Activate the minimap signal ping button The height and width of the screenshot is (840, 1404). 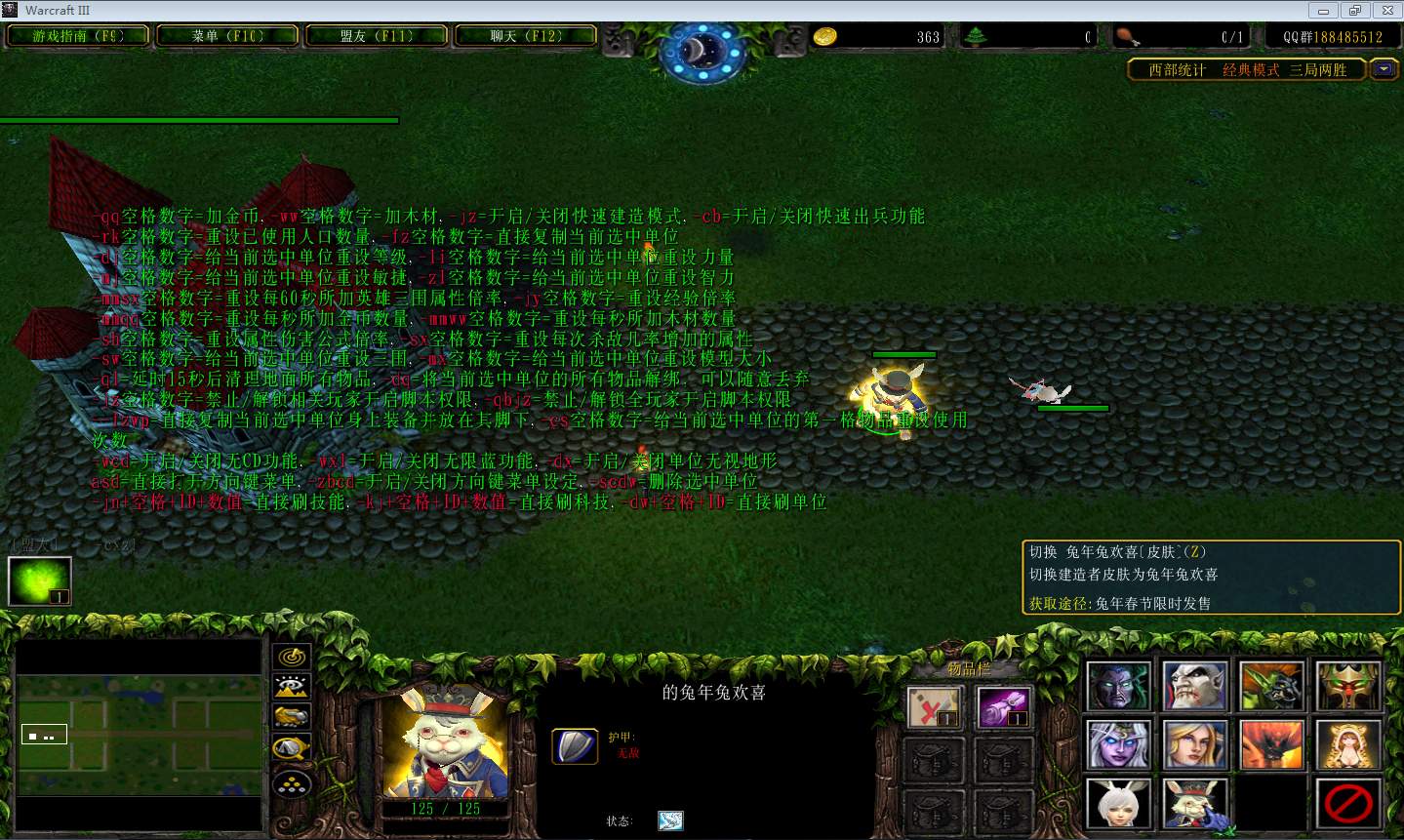point(292,657)
